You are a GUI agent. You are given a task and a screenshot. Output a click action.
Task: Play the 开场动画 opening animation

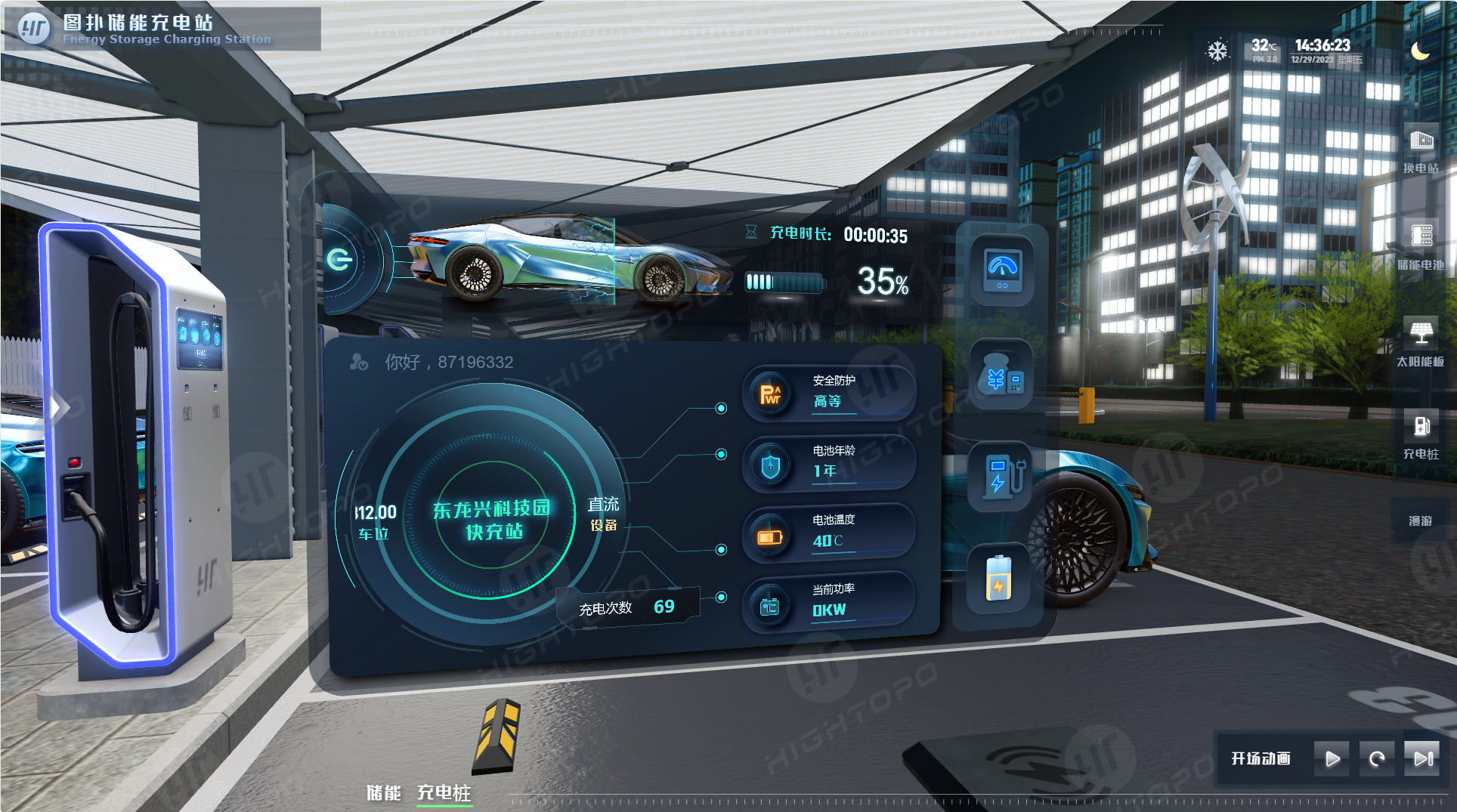click(x=1332, y=758)
